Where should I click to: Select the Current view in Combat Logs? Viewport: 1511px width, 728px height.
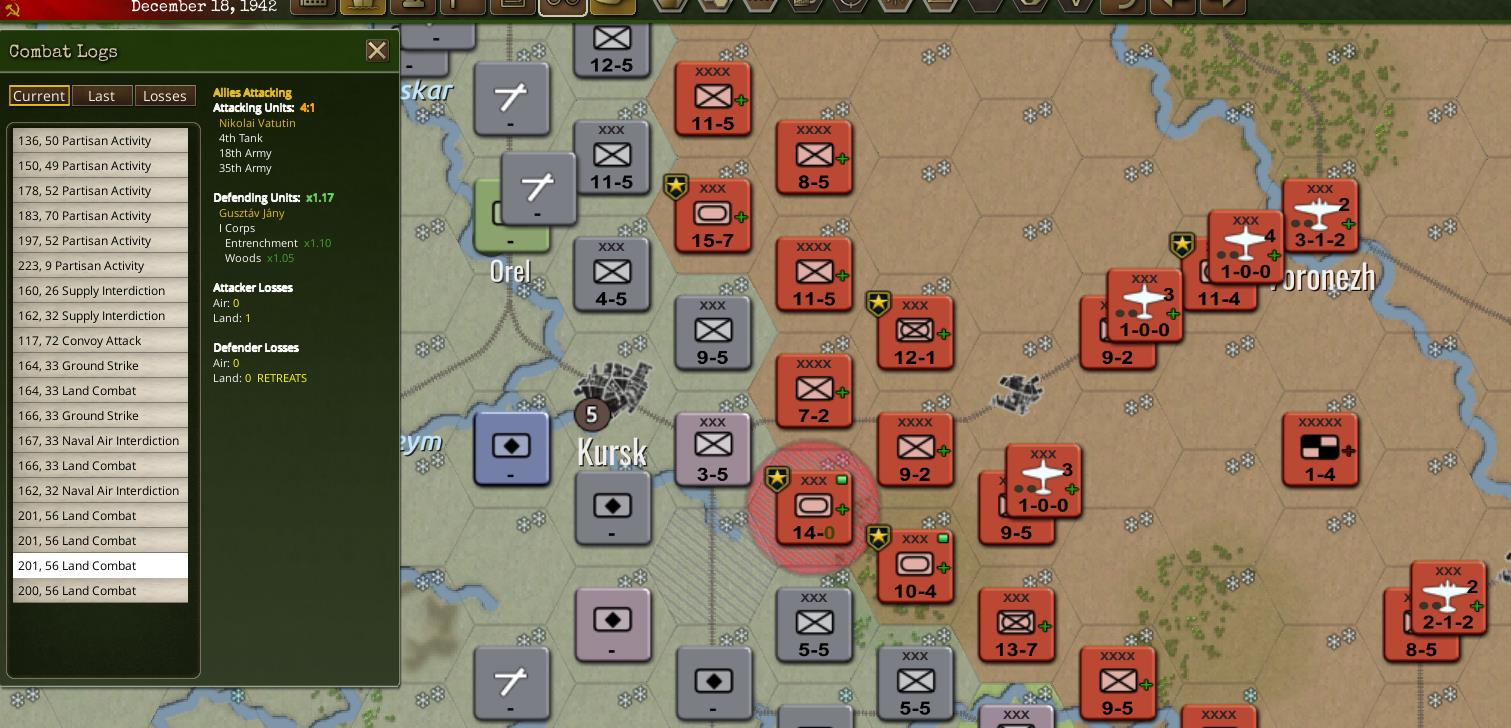[39, 95]
